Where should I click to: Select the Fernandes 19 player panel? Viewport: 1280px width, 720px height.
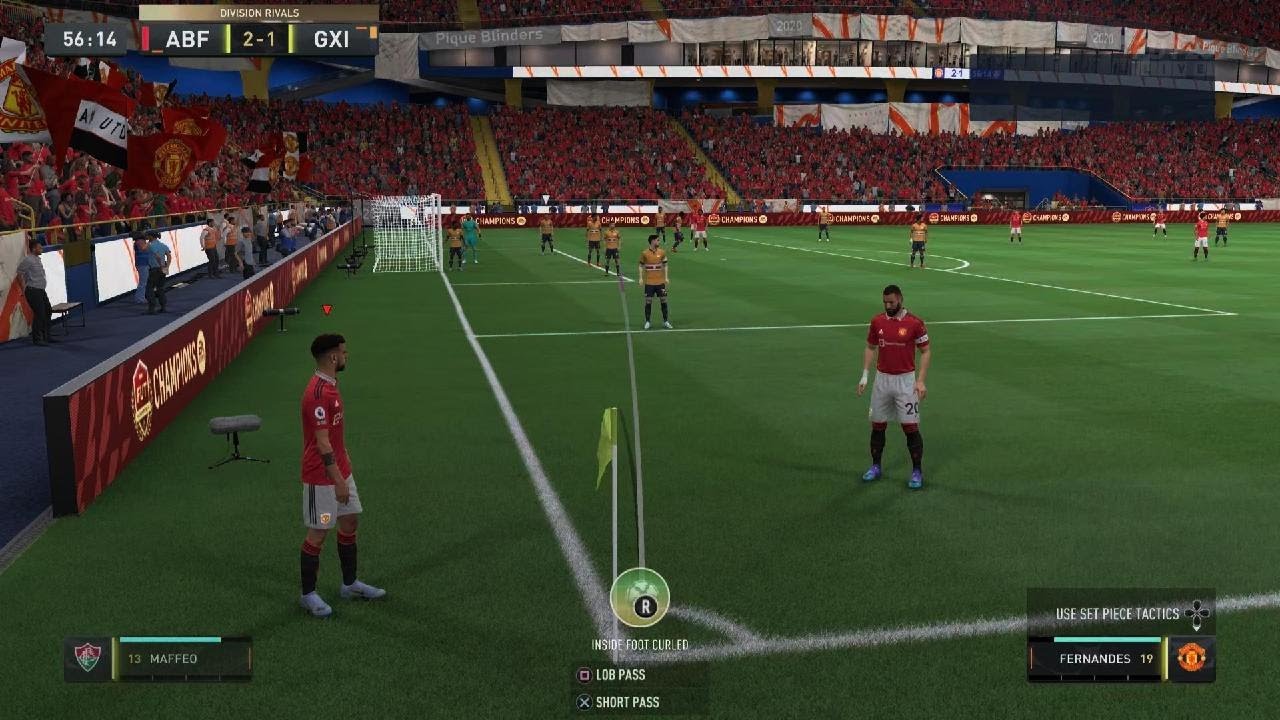(1096, 659)
